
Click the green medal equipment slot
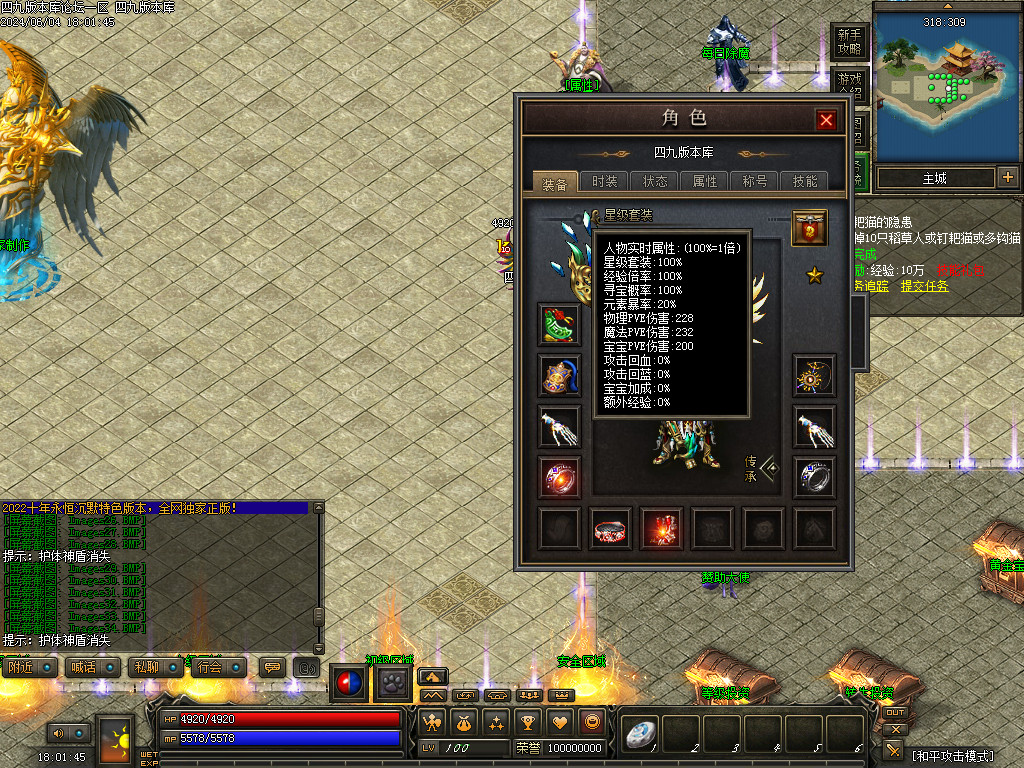point(559,325)
